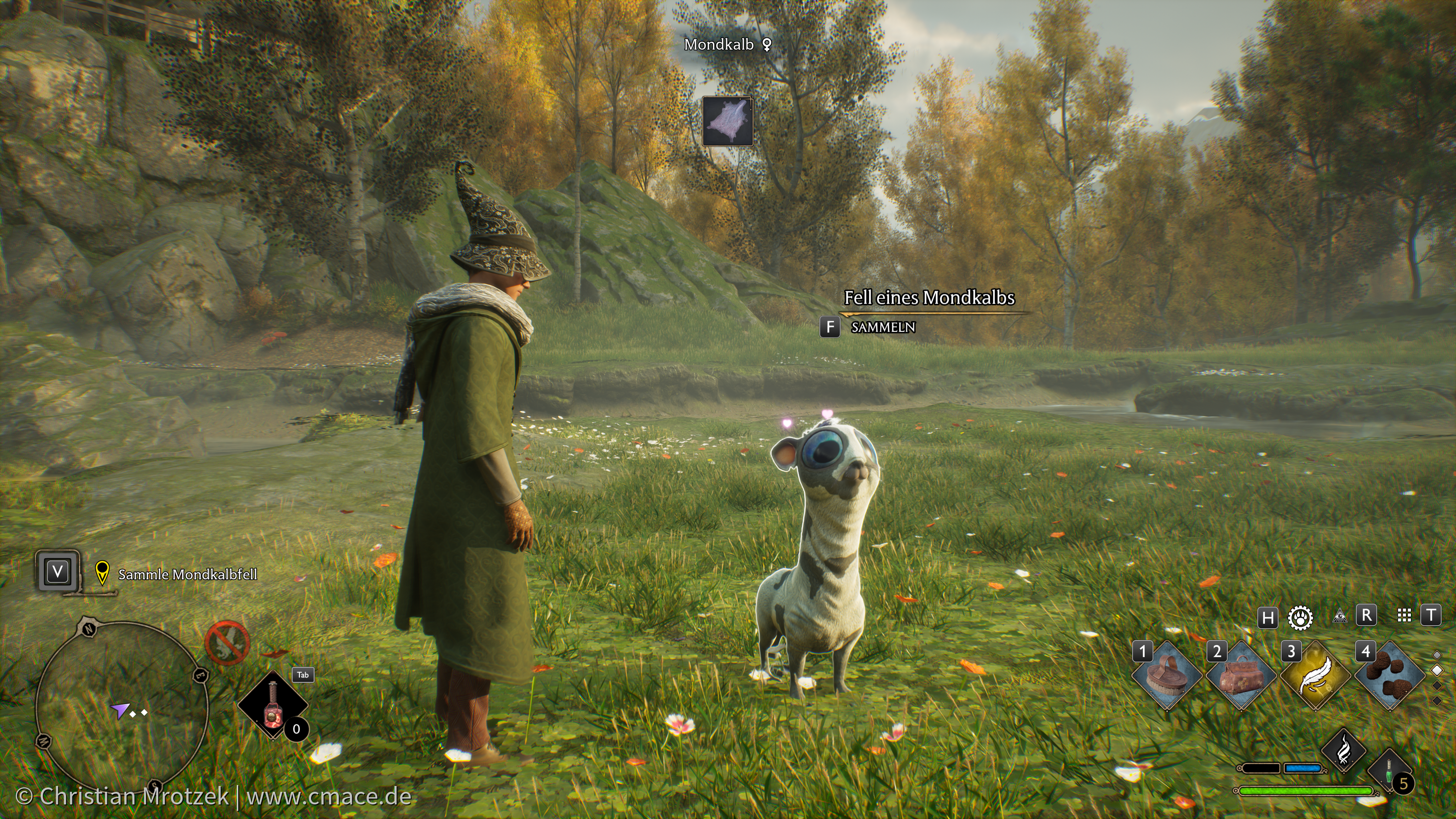
Task: Select the highlighted white spell-set diamond
Action: pos(1438,671)
